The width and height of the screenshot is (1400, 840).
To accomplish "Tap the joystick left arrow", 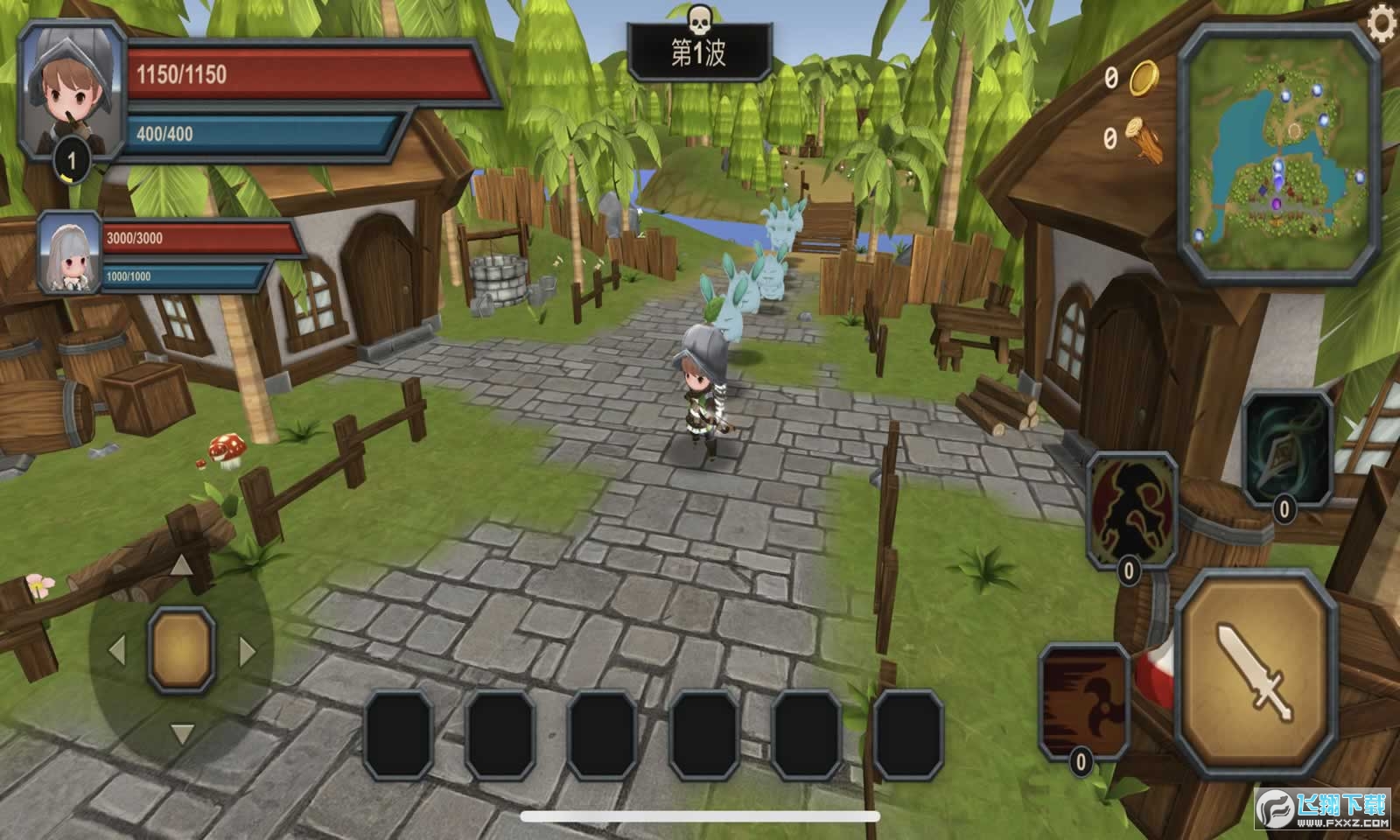I will 116,650.
